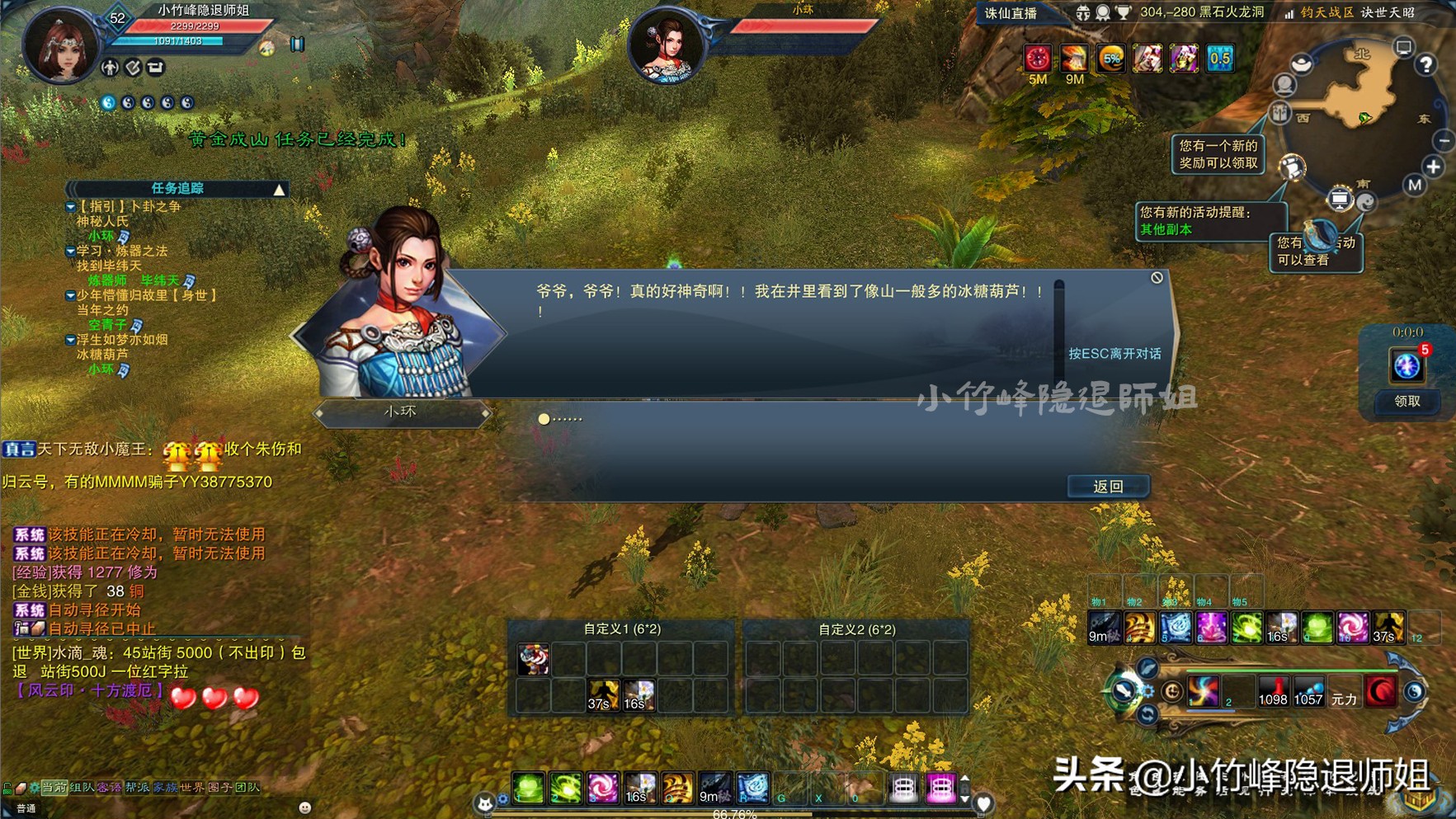The height and width of the screenshot is (819, 1456).
Task: Expand the 【指引】卜卦之争 quest entry
Action: (x=70, y=207)
